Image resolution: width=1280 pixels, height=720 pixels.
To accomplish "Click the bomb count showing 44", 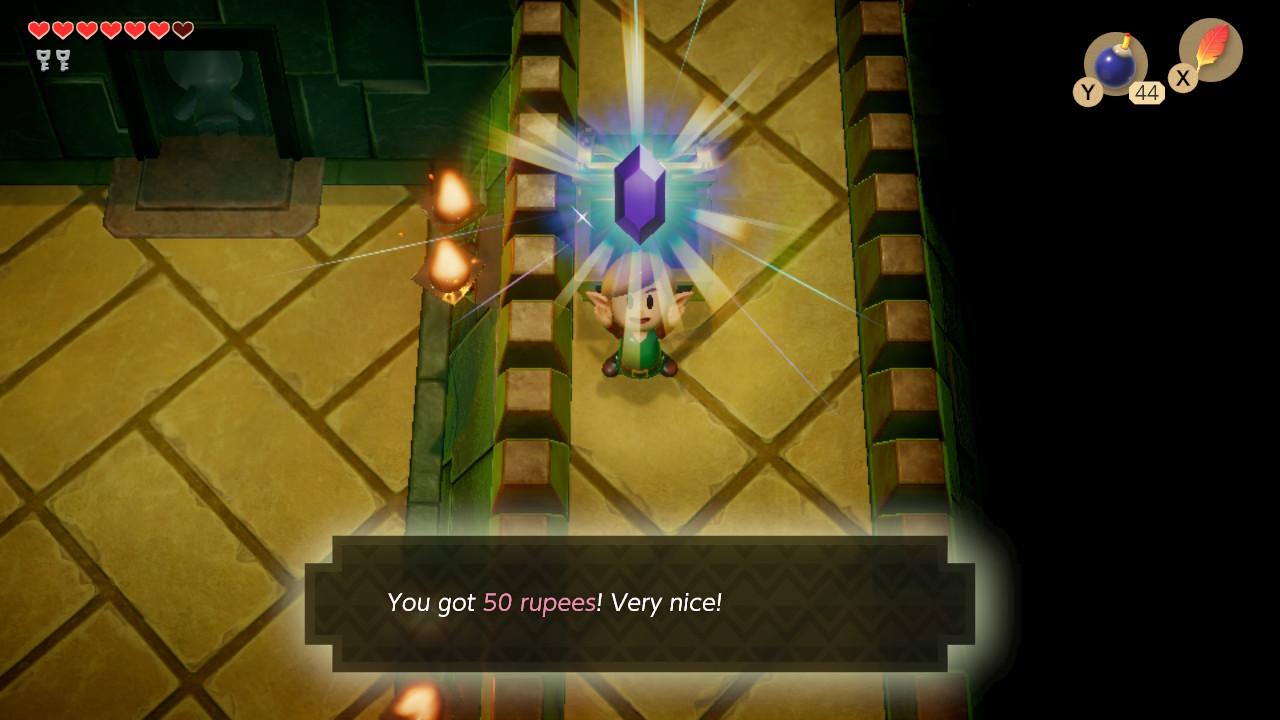I will click(x=1147, y=92).
